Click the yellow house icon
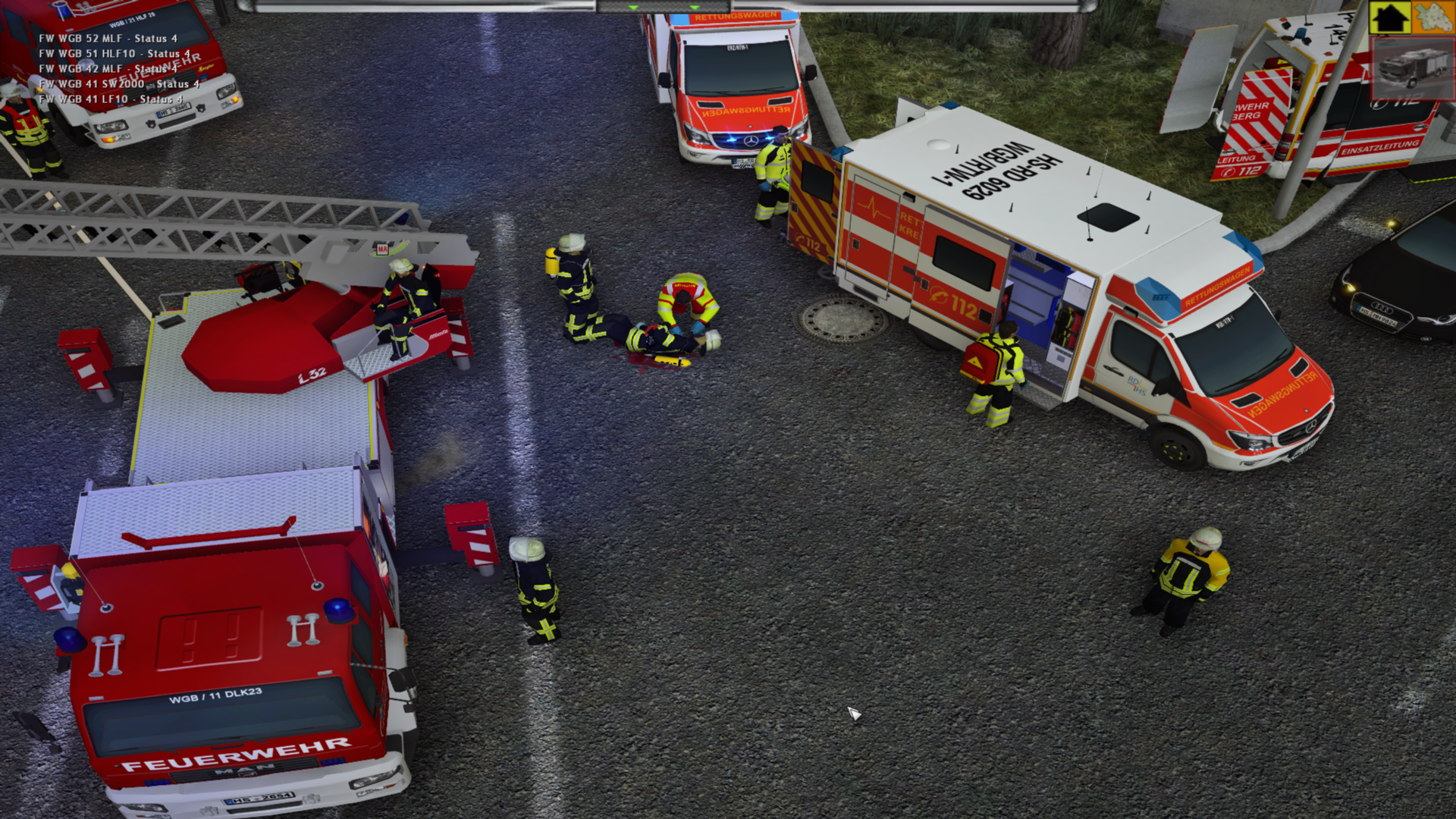 coord(1389,17)
